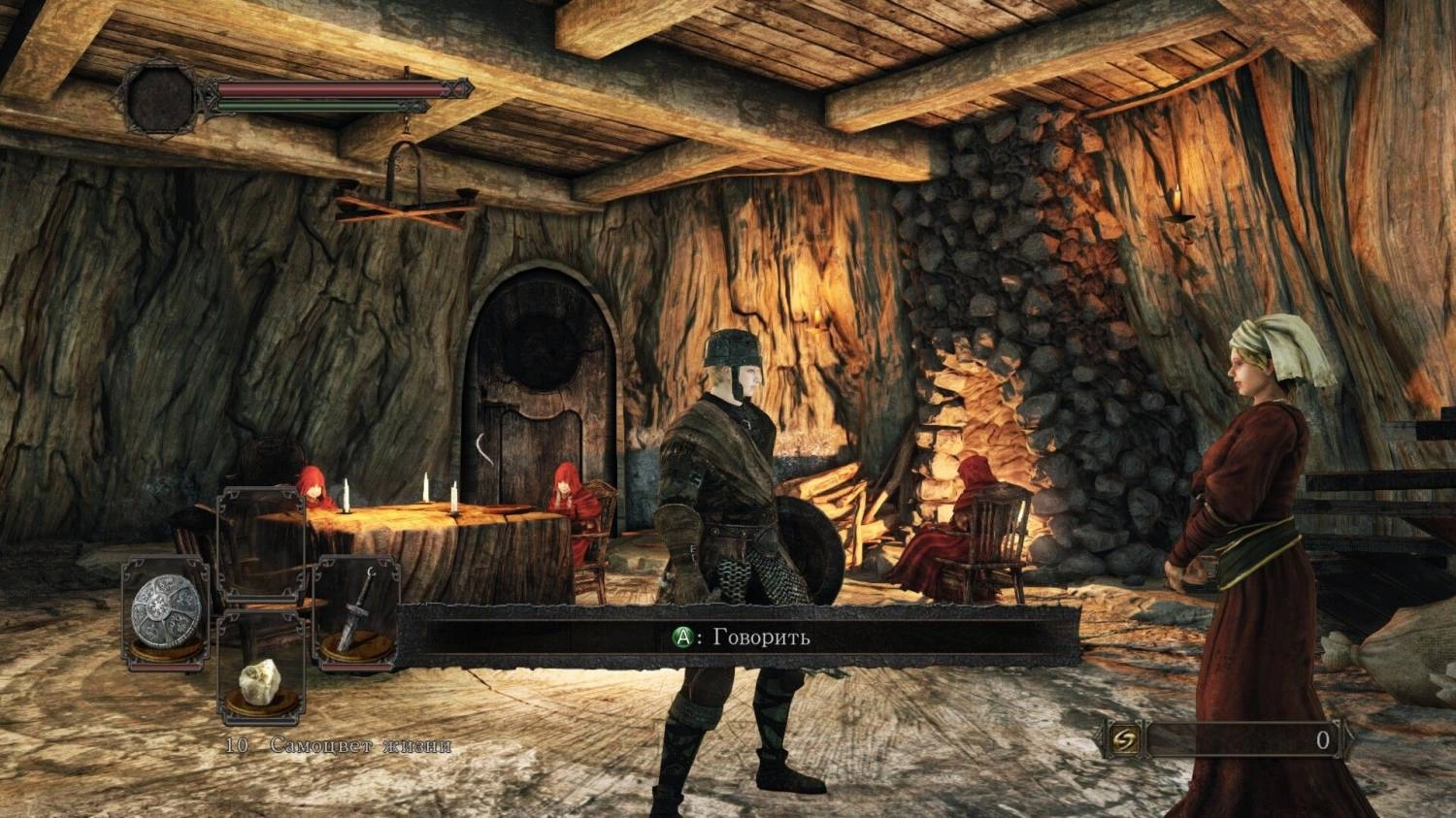The height and width of the screenshot is (818, 1456).
Task: Select the round silver shield slot
Action: pyautogui.click(x=166, y=607)
